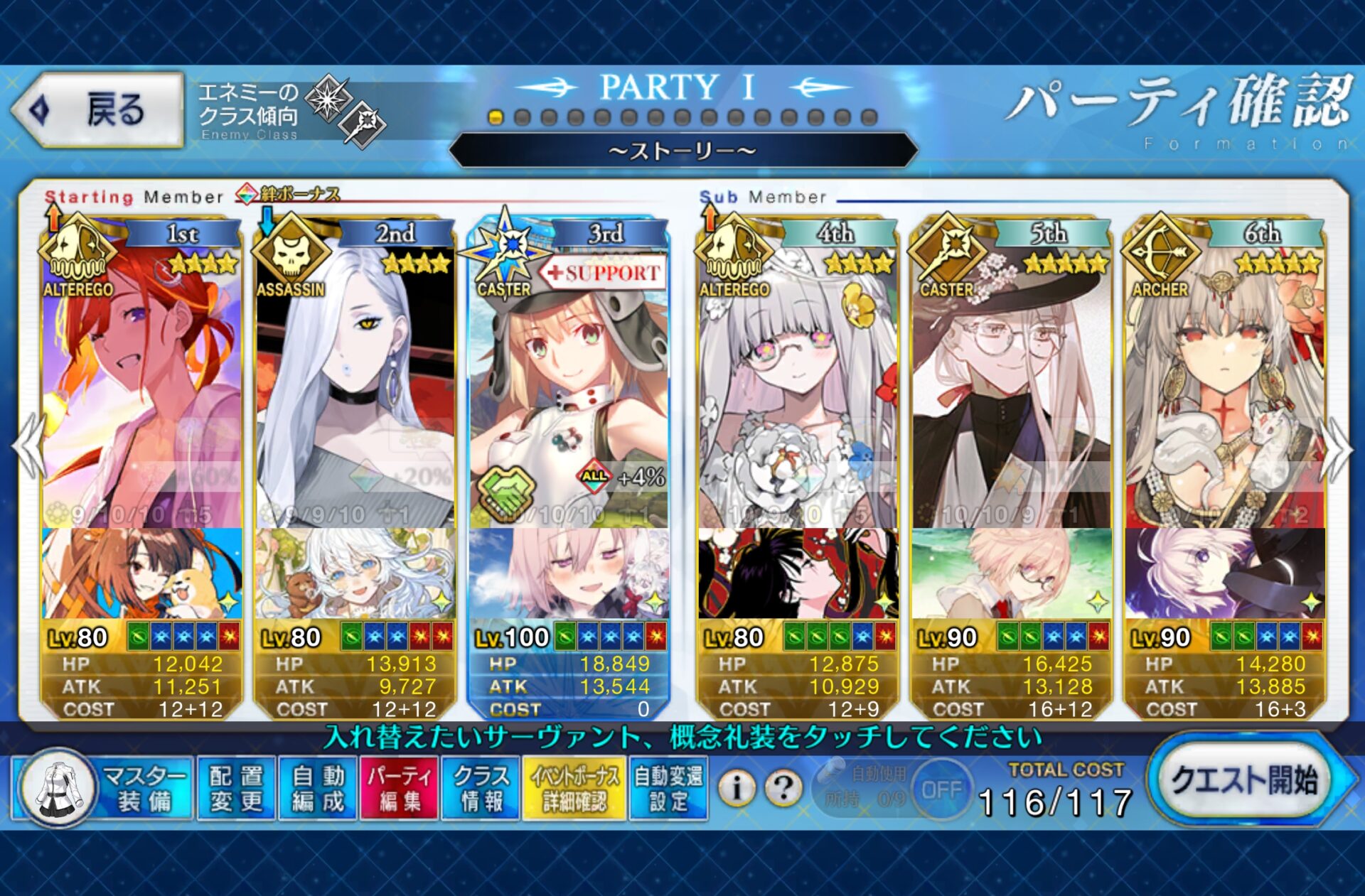Go back with the 戻る button
The height and width of the screenshot is (896, 1365).
coord(98,110)
